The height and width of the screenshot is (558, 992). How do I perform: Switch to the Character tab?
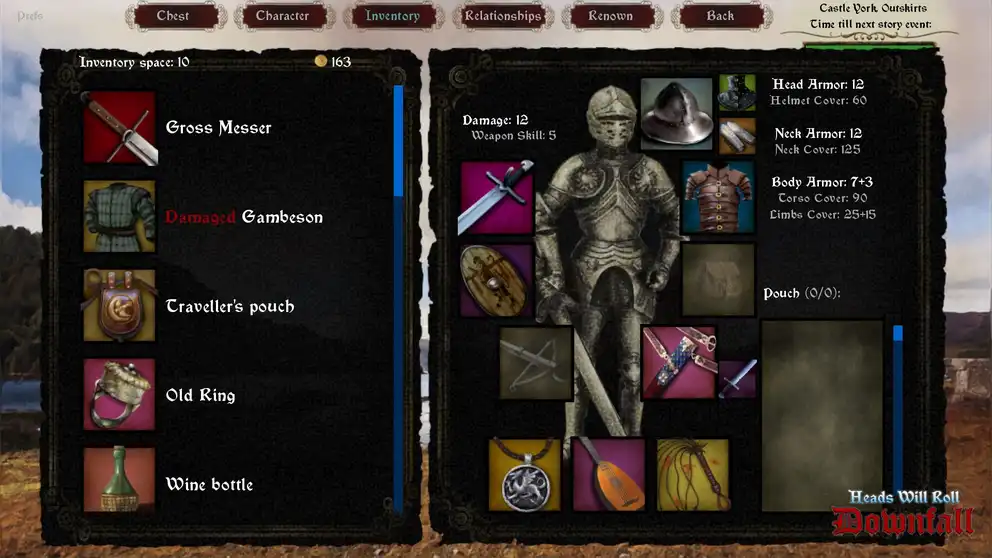tap(283, 16)
